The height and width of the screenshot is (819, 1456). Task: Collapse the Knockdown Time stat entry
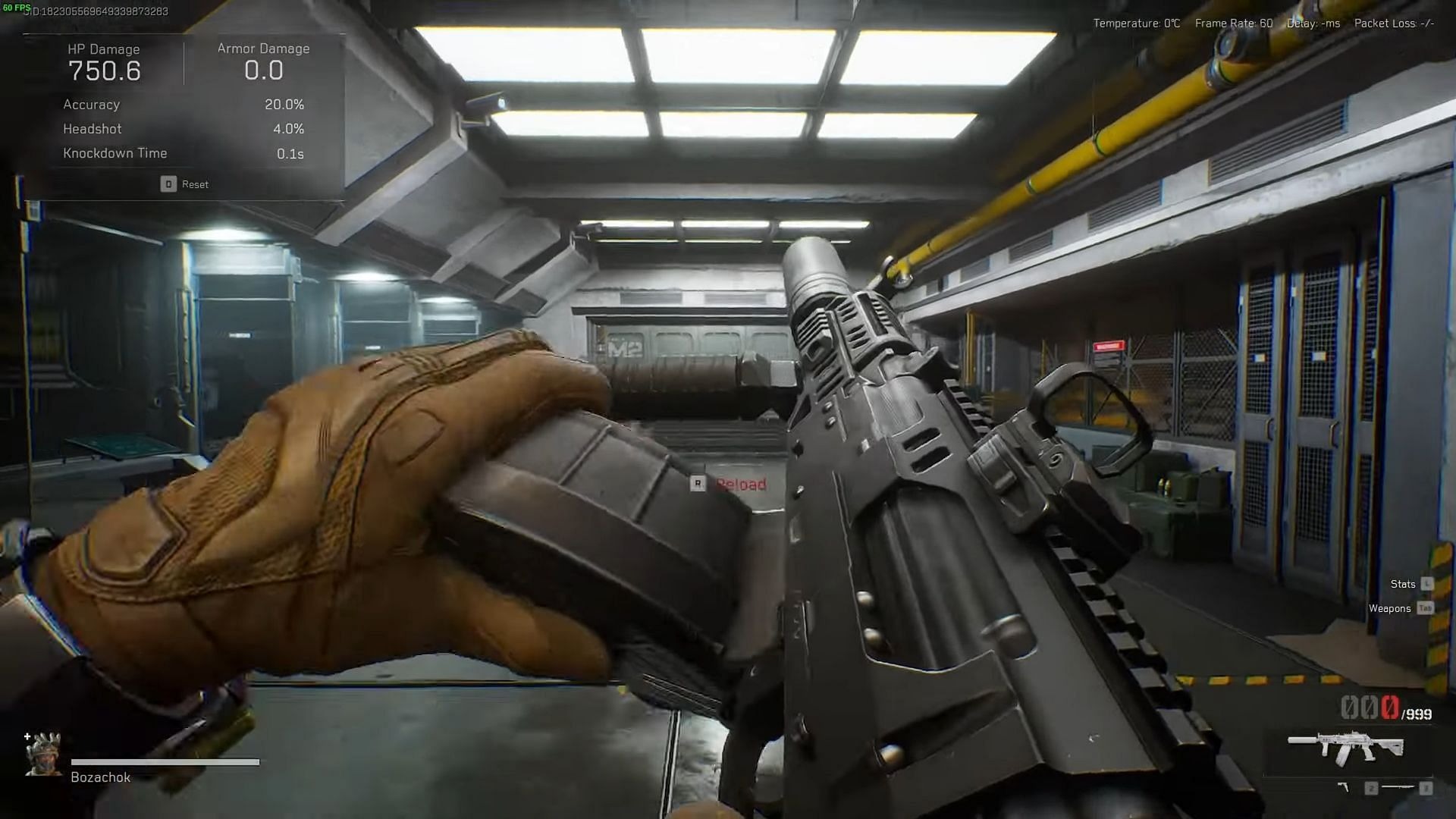(x=115, y=153)
